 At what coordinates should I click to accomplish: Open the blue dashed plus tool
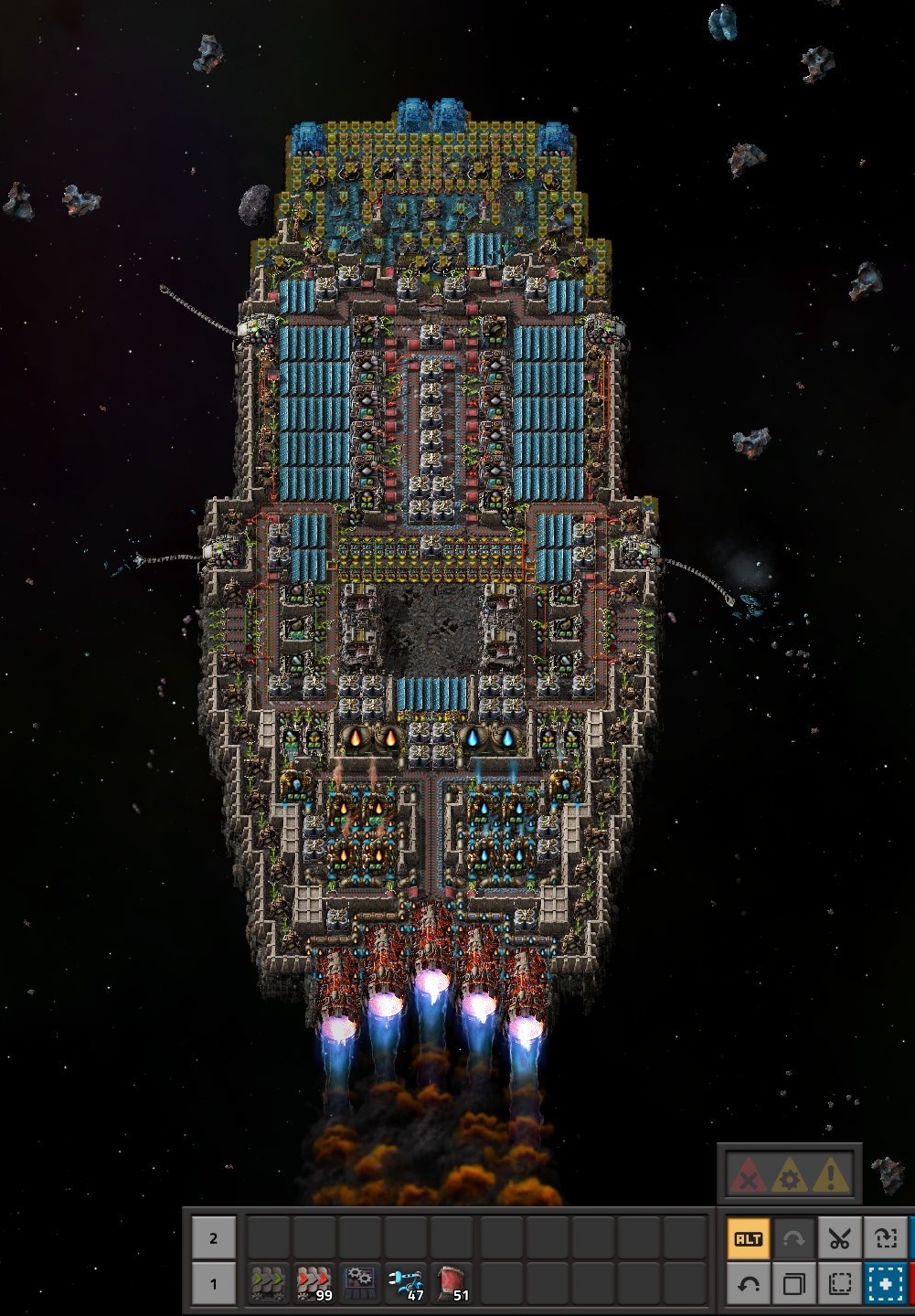[885, 1284]
